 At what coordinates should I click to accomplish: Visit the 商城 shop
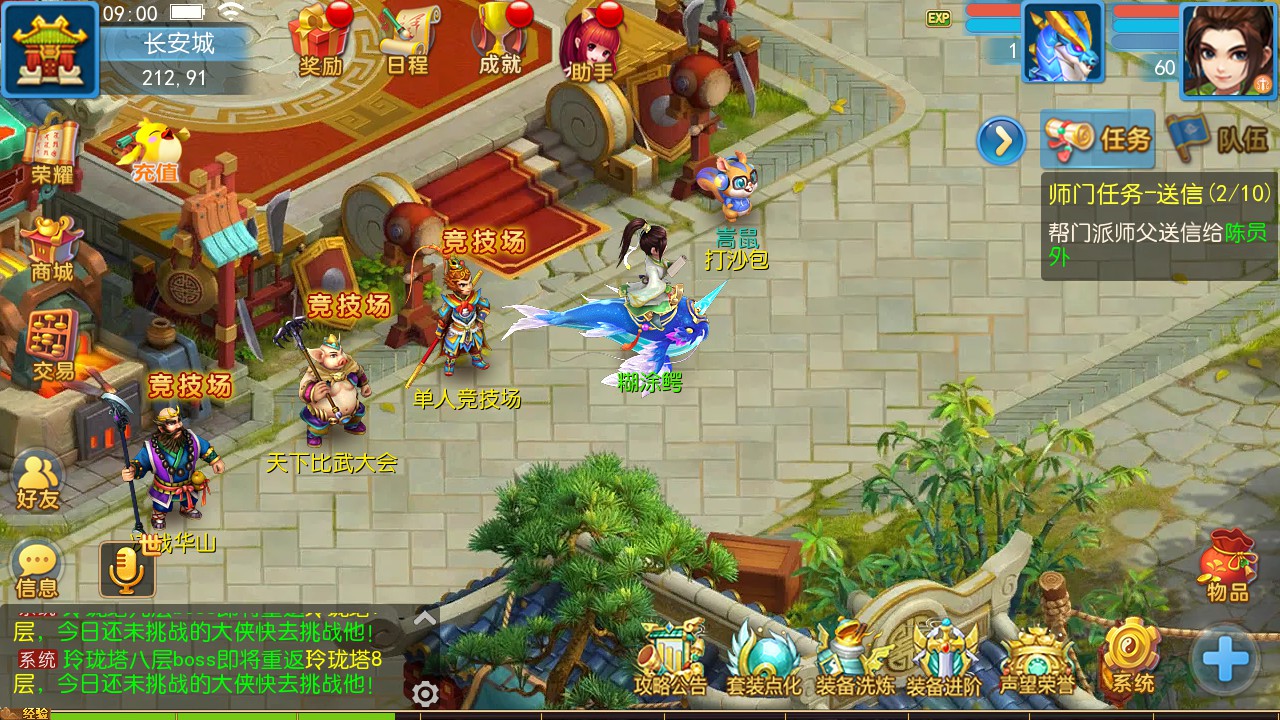click(51, 248)
